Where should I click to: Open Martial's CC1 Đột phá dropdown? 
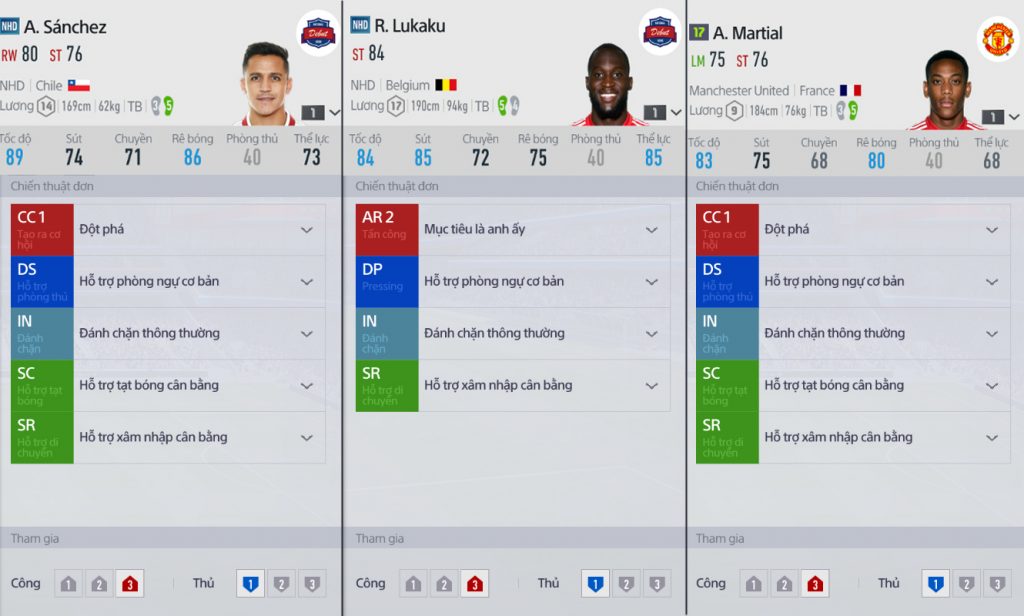[991, 229]
